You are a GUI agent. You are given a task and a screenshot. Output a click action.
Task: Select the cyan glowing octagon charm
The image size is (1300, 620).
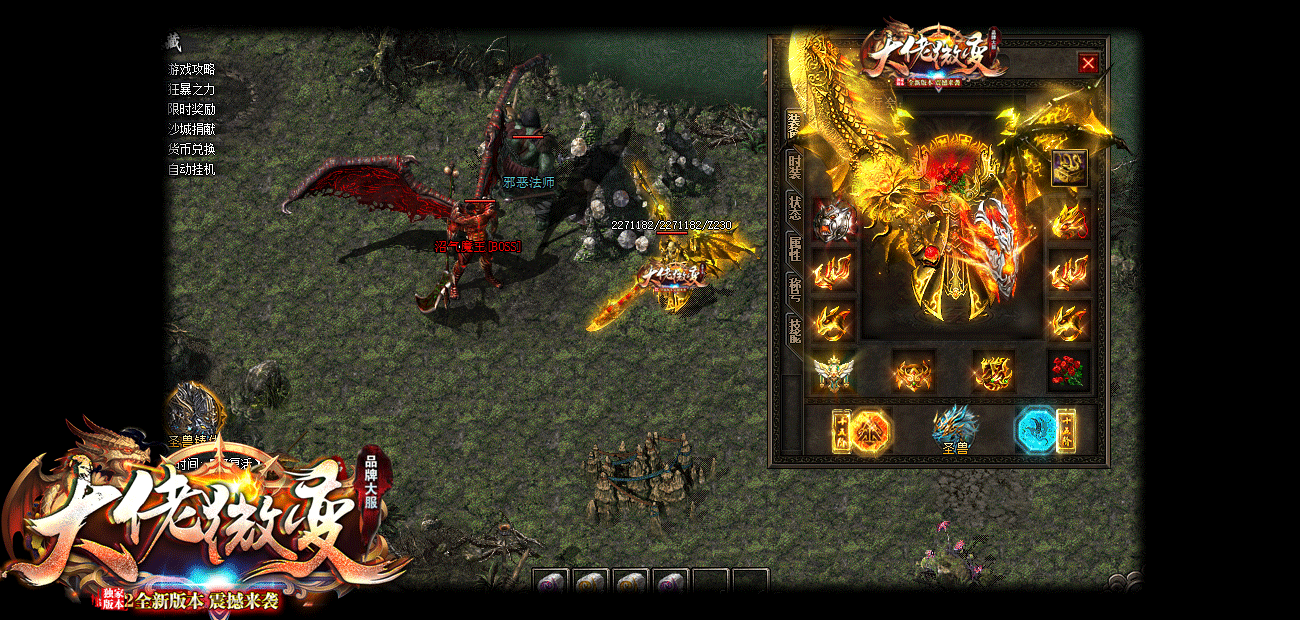pyautogui.click(x=1036, y=431)
